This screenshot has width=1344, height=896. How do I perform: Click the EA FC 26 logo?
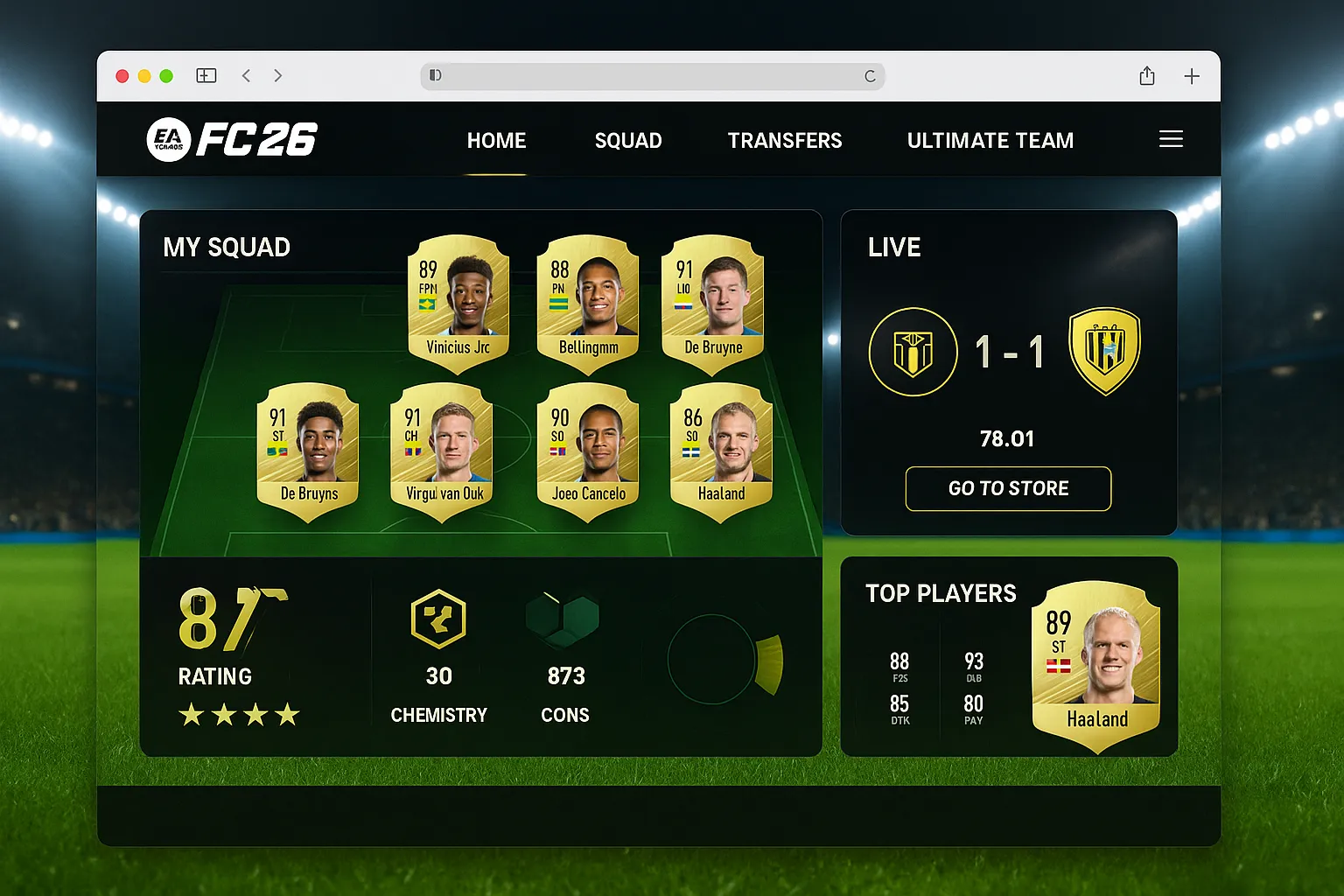click(x=232, y=138)
